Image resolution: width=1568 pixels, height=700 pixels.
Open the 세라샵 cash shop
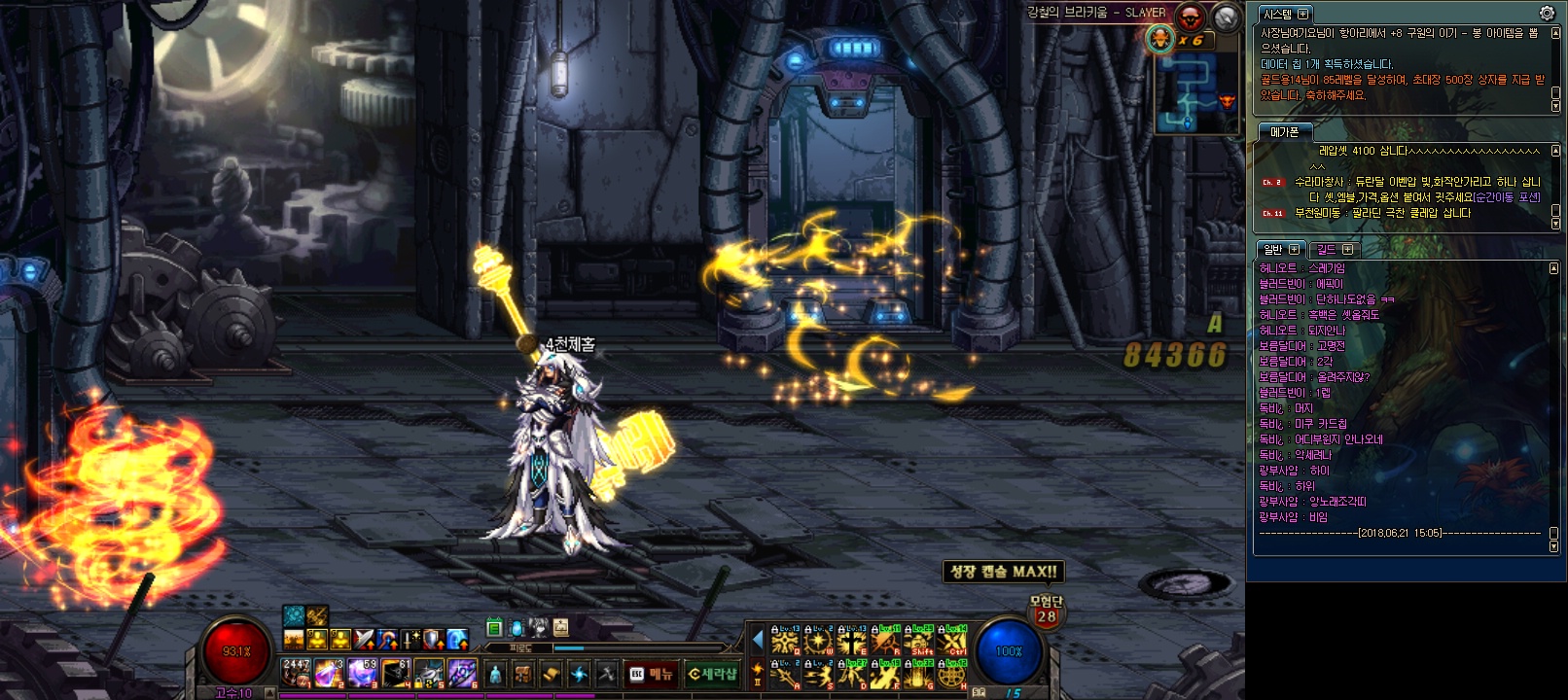(x=711, y=674)
